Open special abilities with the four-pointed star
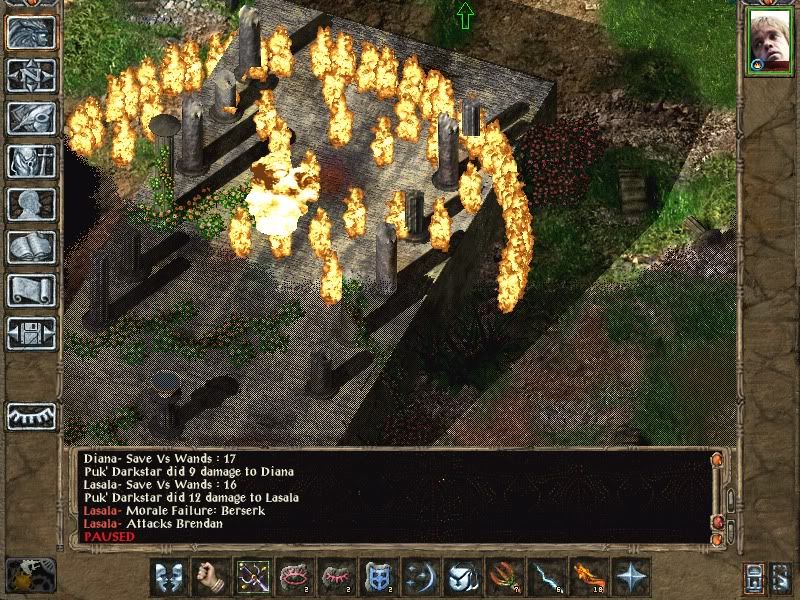Image resolution: width=800 pixels, height=600 pixels. click(x=628, y=577)
